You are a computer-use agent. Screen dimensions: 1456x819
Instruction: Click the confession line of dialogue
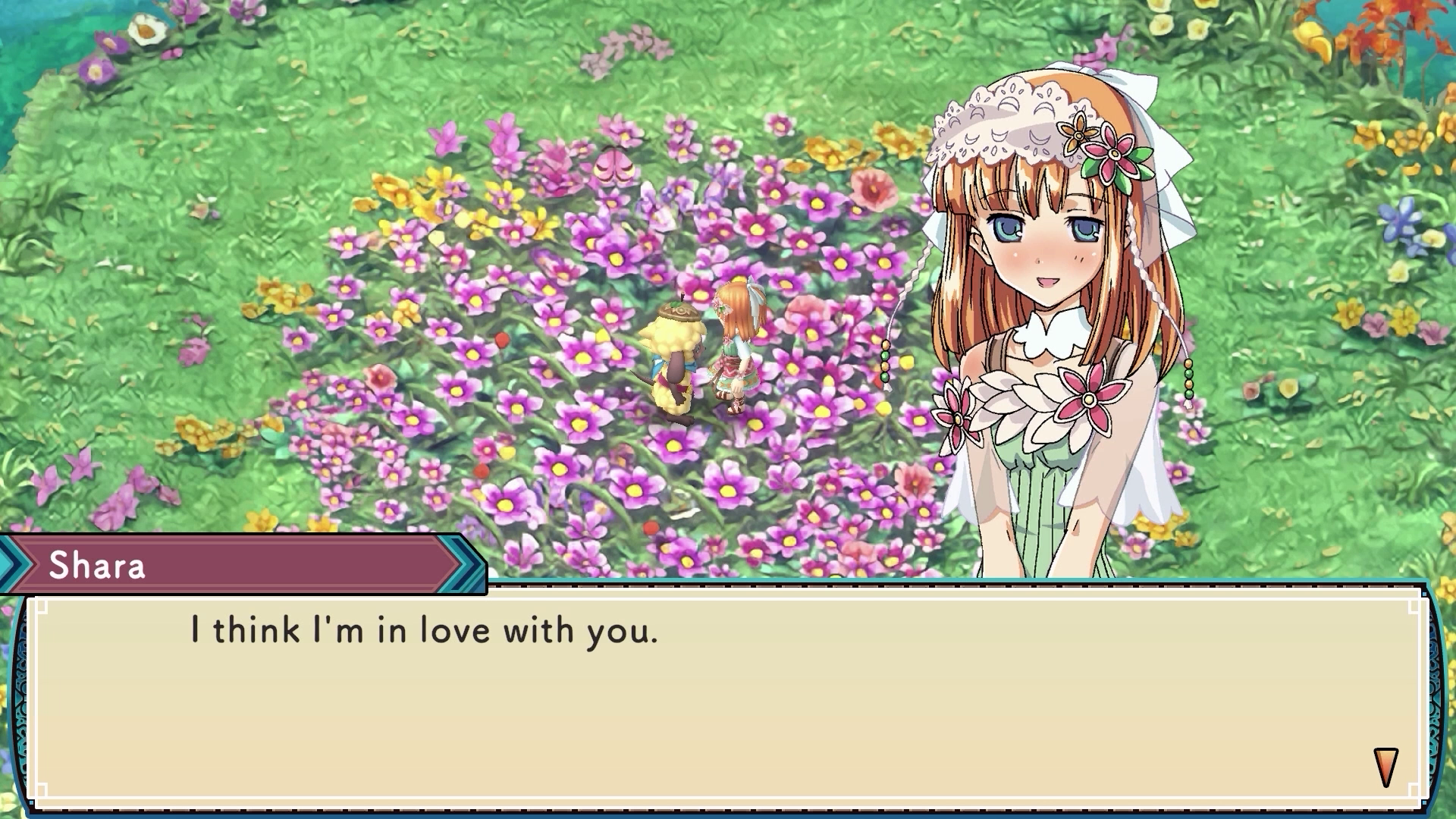tap(421, 629)
